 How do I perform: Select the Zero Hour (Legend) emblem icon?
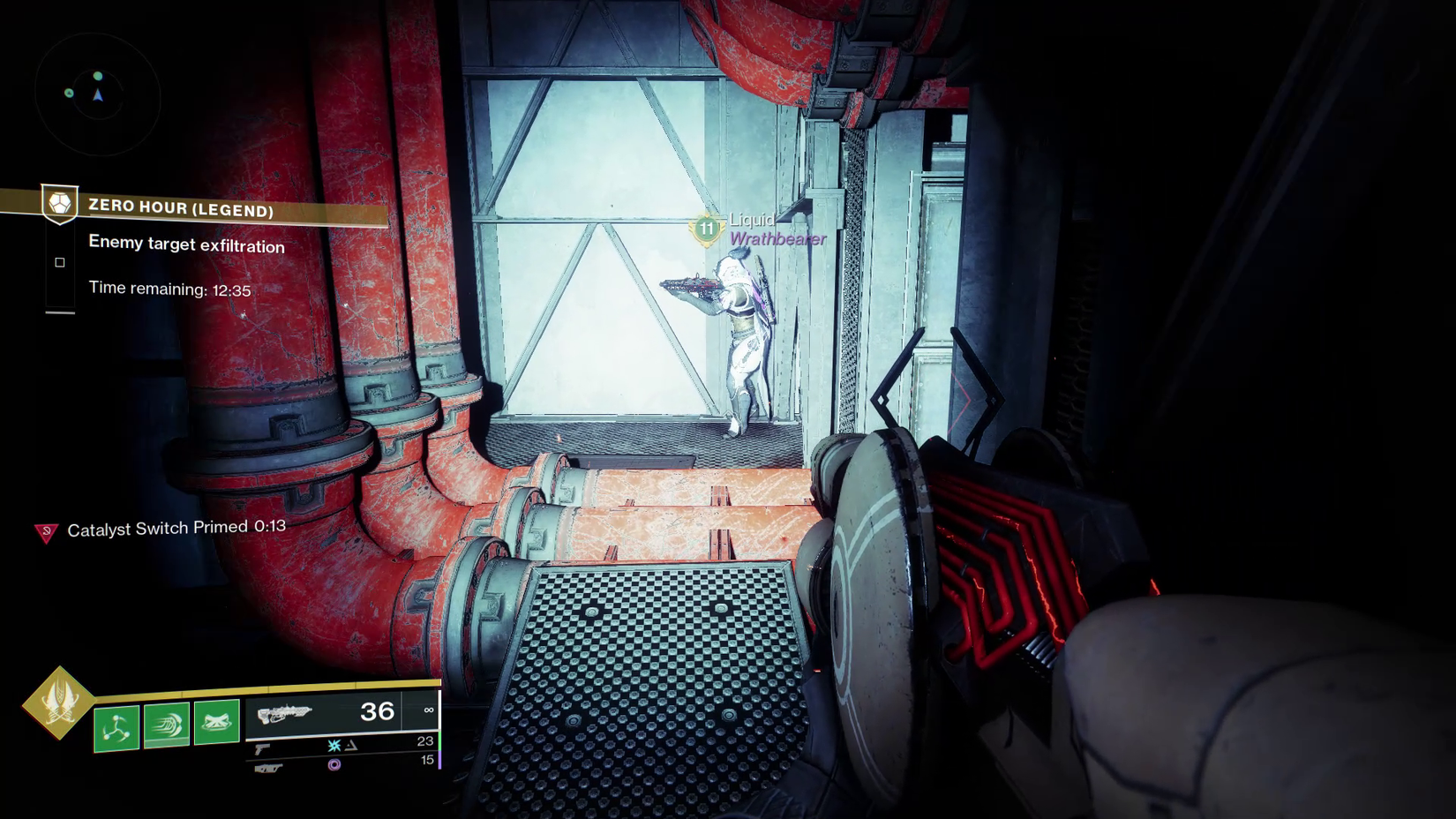click(x=60, y=204)
